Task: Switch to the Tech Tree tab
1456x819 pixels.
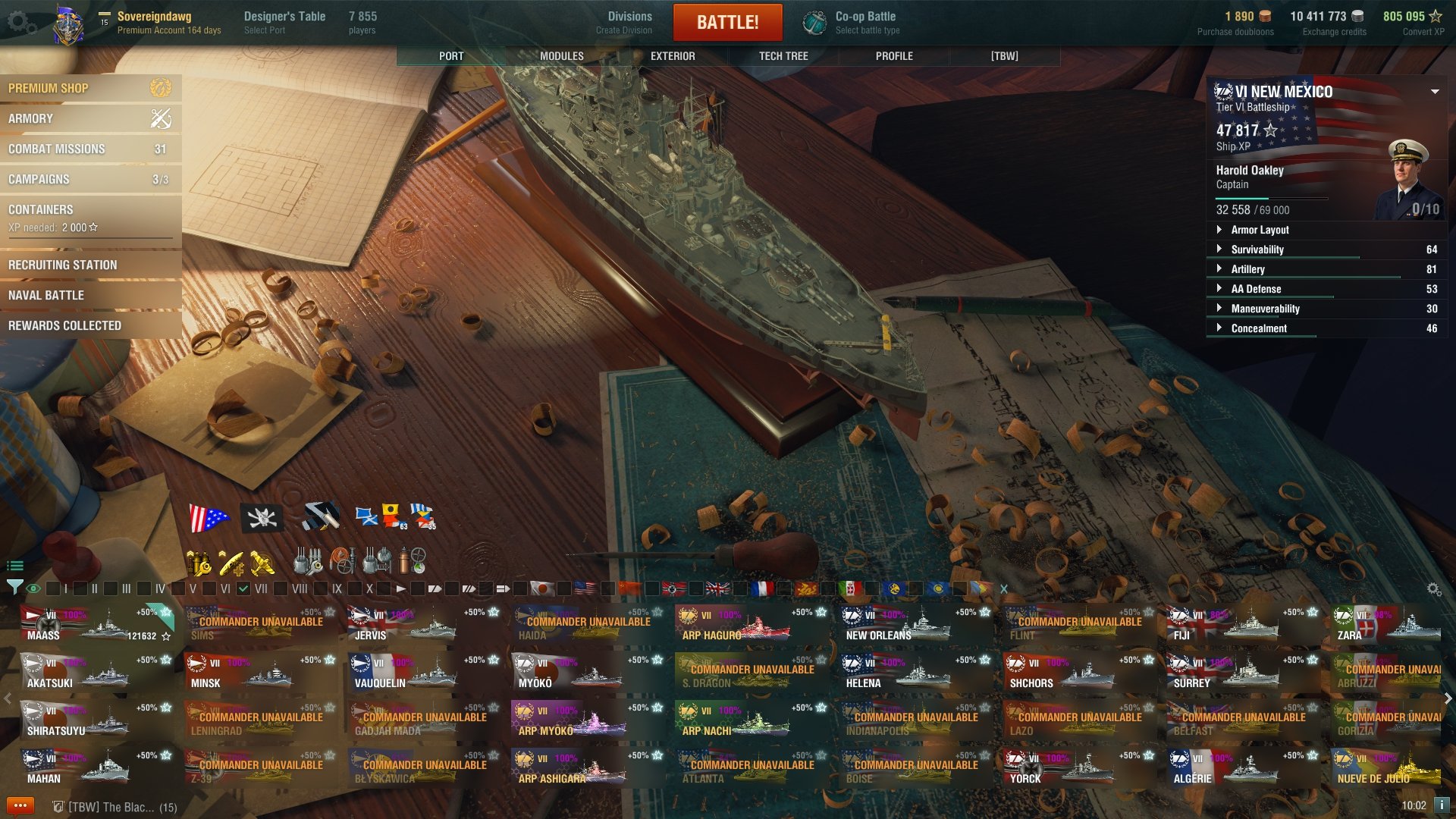Action: 783,56
